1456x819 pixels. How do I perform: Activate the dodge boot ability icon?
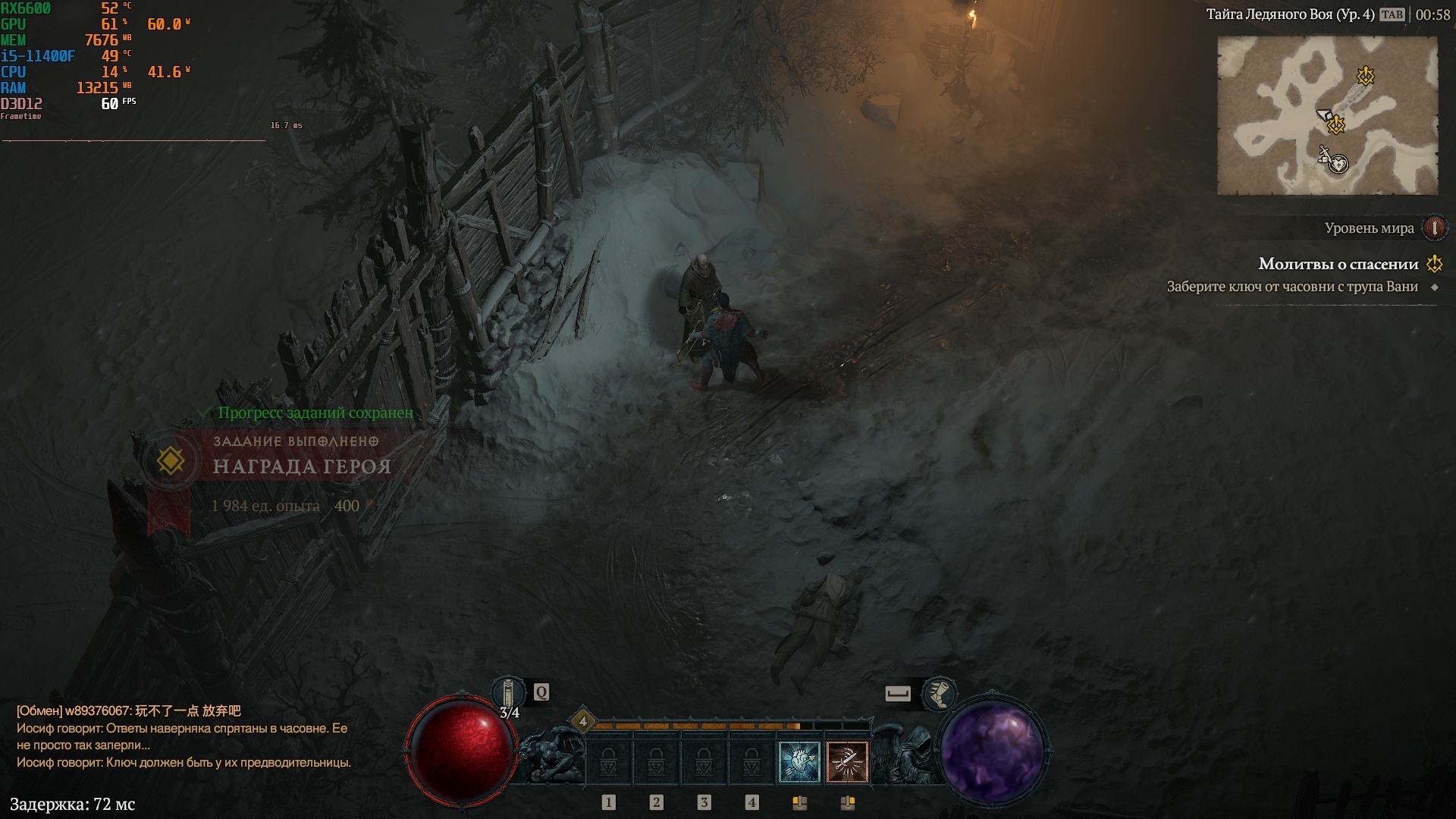(x=939, y=693)
